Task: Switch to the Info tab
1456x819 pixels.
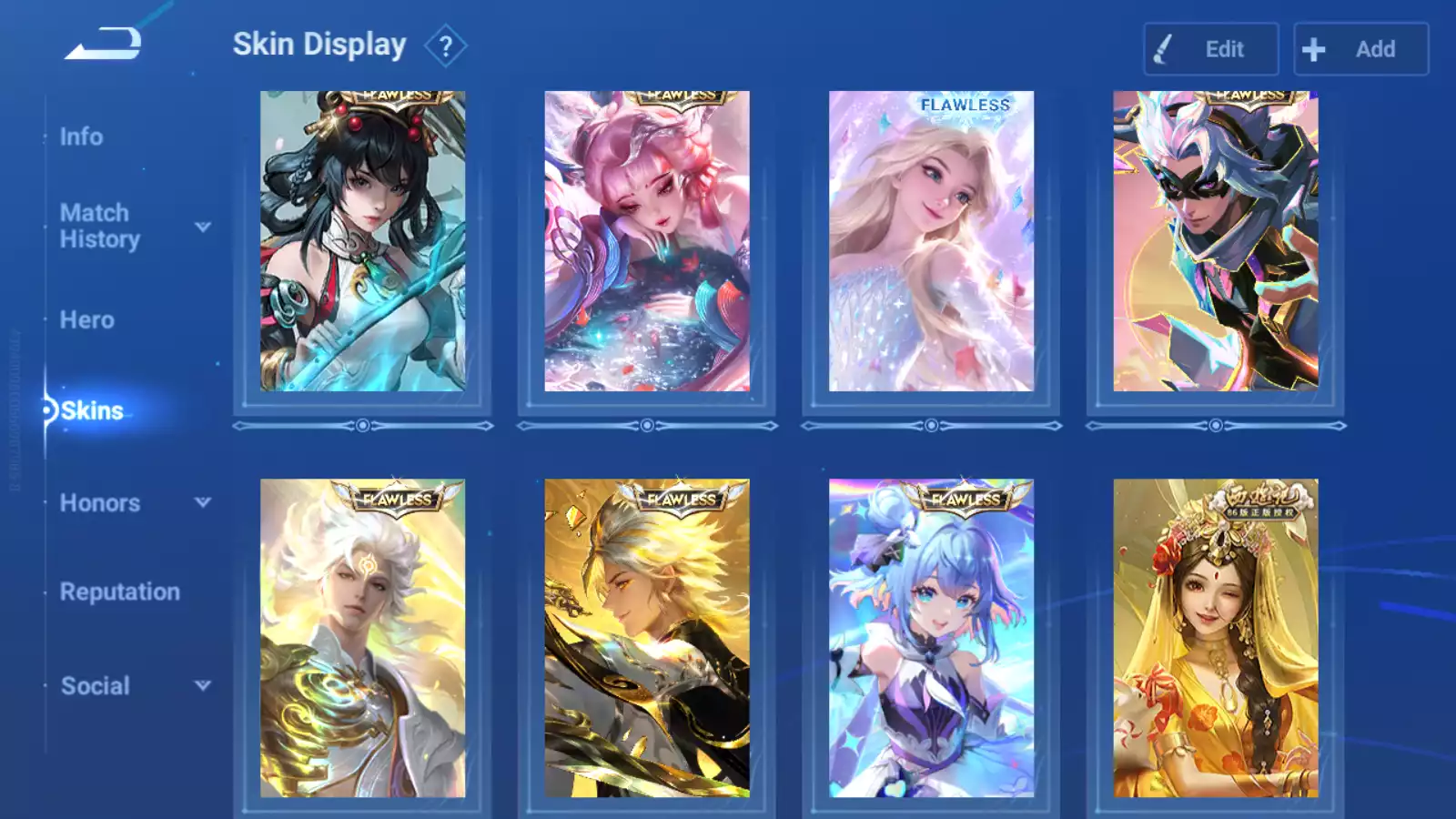Action: 81,136
